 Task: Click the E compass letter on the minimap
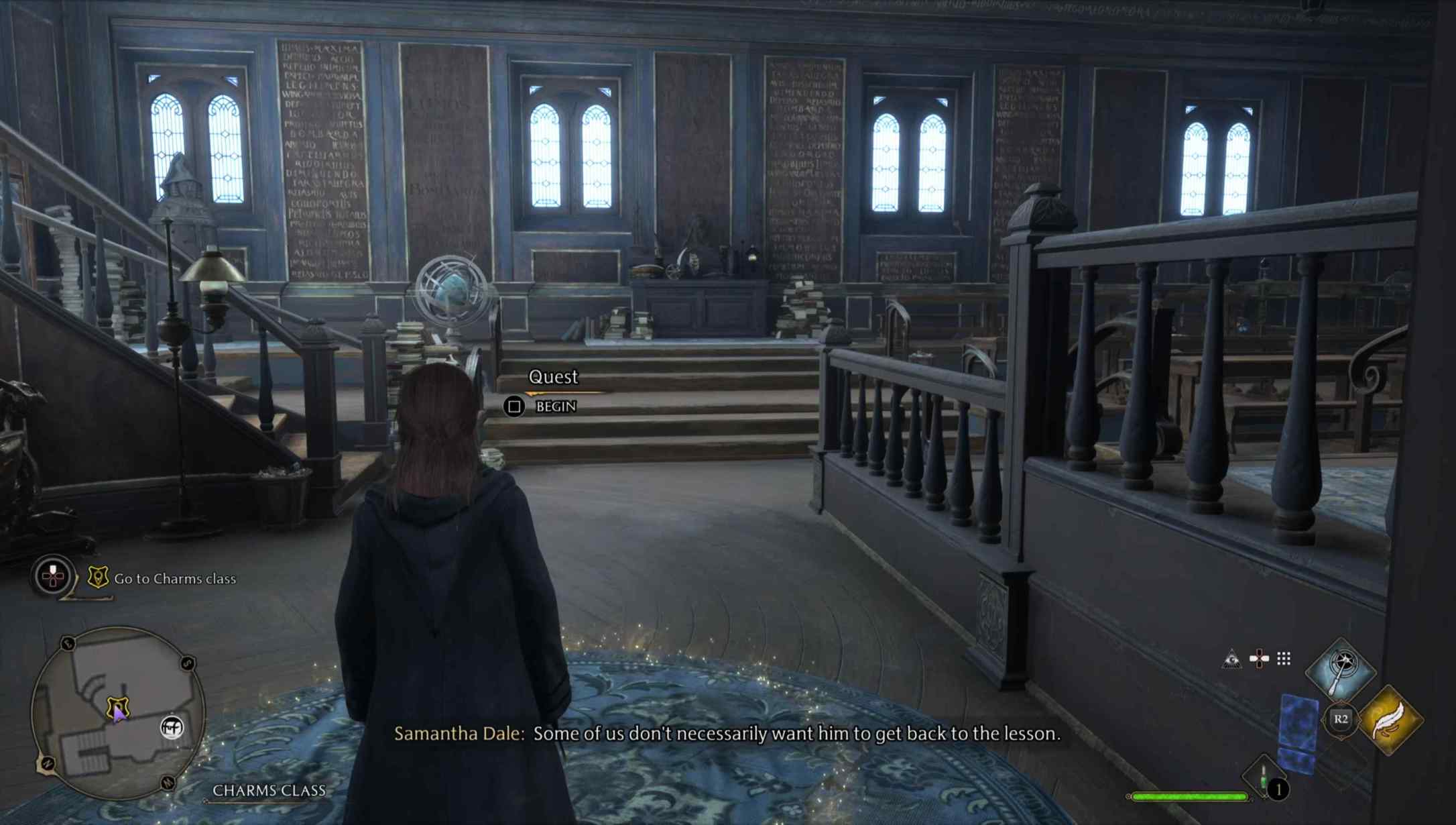pyautogui.click(x=68, y=643)
